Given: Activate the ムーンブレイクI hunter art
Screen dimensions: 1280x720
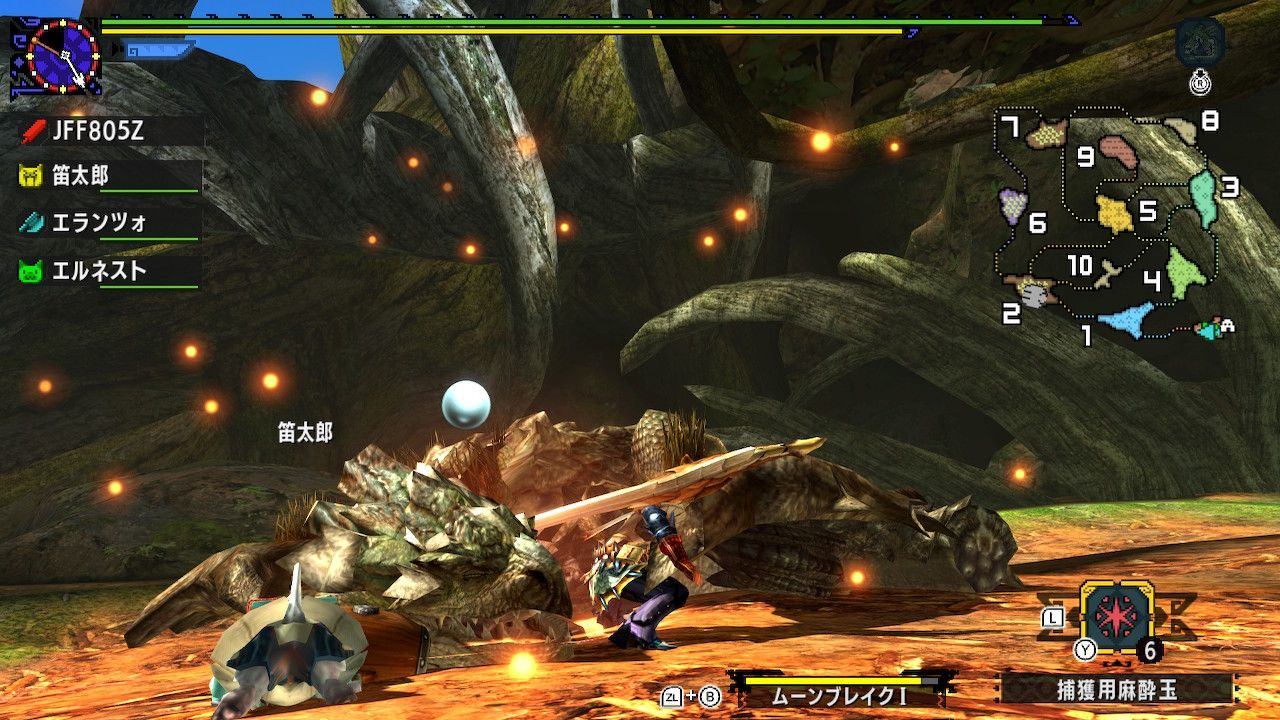Looking at the screenshot, I should 840,693.
